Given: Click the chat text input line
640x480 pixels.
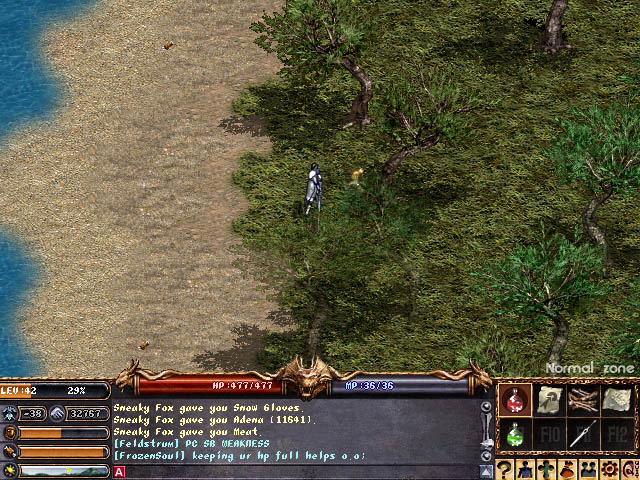Looking at the screenshot, I should click(300, 471).
